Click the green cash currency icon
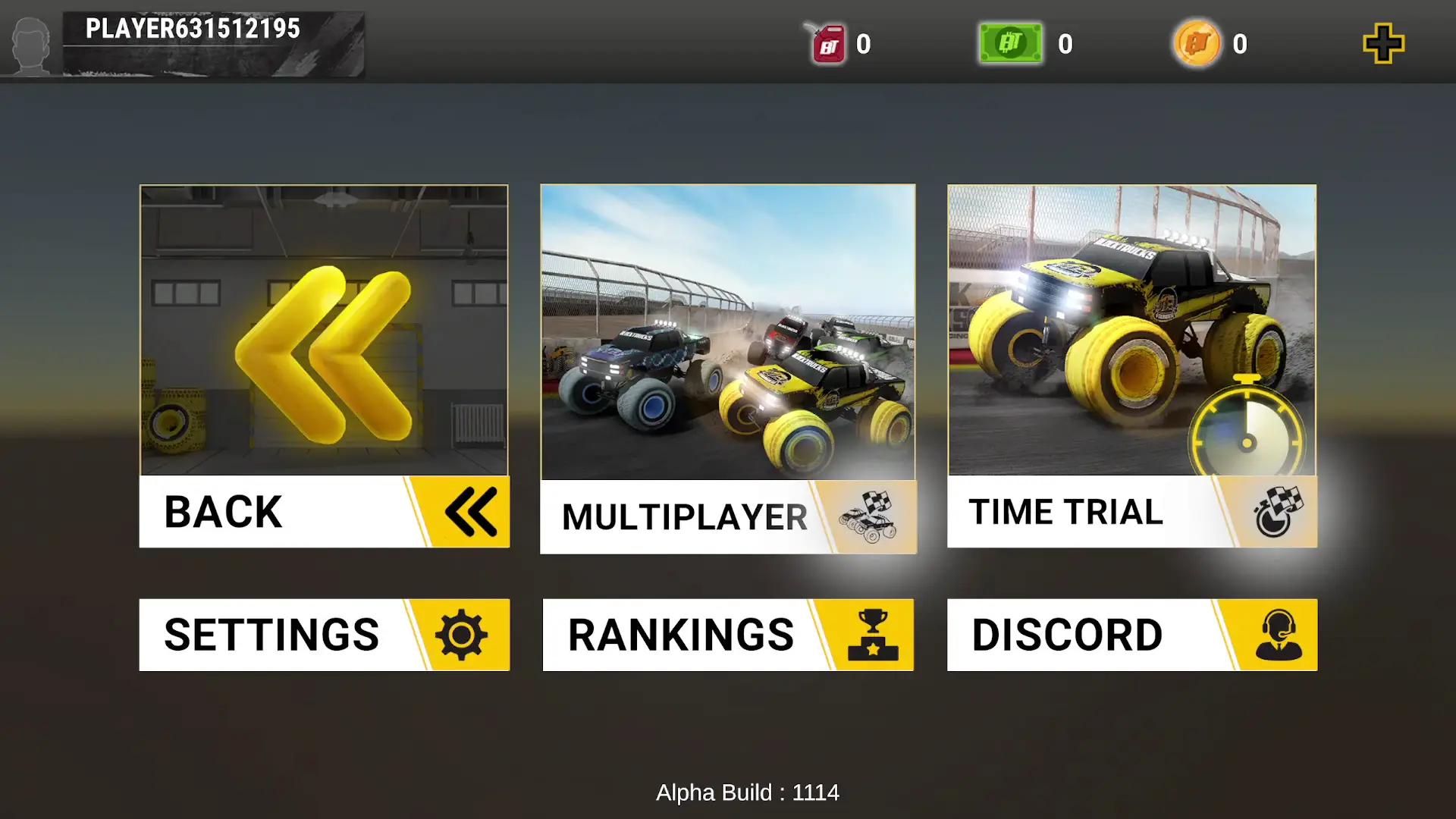This screenshot has height=819, width=1456. point(1009,43)
